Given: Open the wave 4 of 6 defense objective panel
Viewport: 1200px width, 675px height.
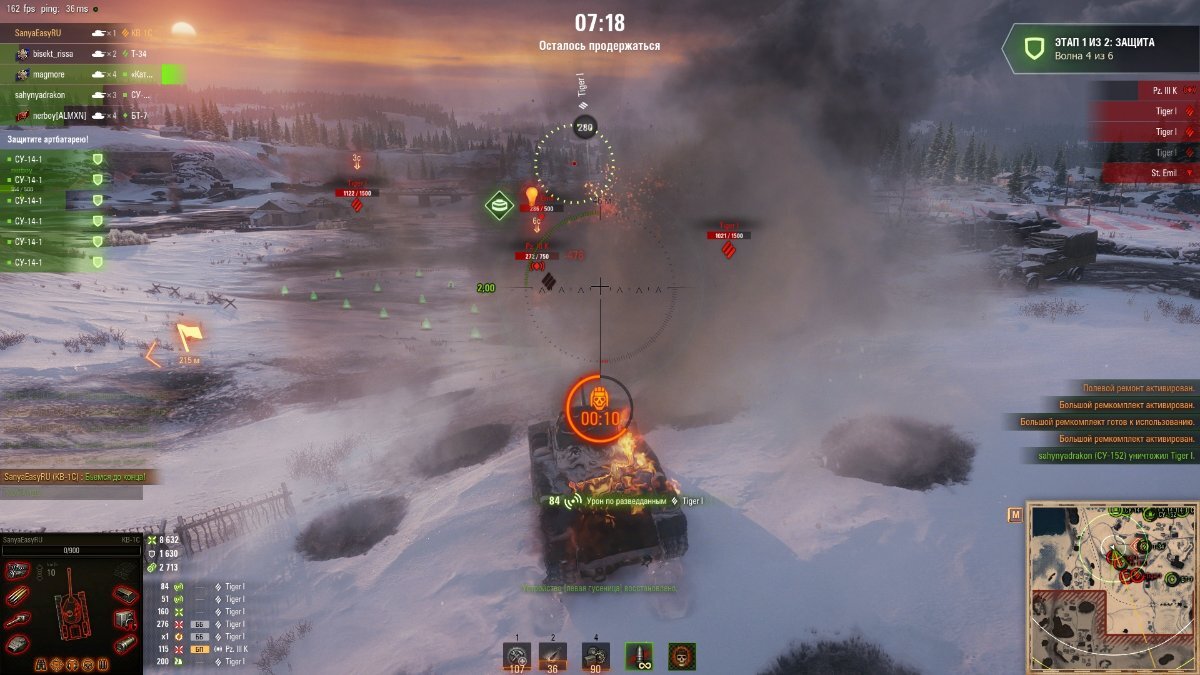Looking at the screenshot, I should [1100, 49].
